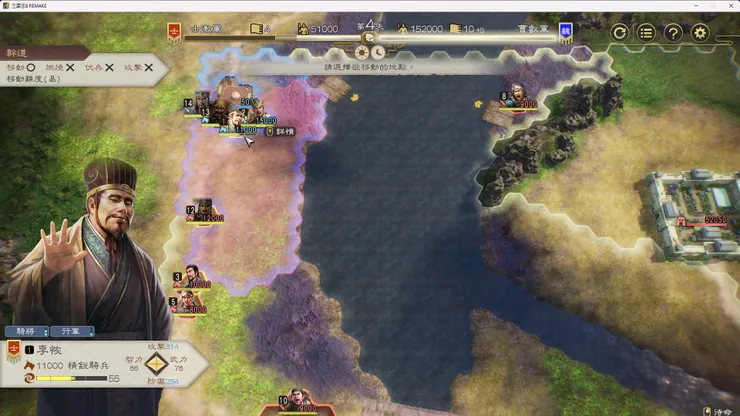The image size is (740, 416).
Task: Open the list menu icon
Action: point(646,33)
